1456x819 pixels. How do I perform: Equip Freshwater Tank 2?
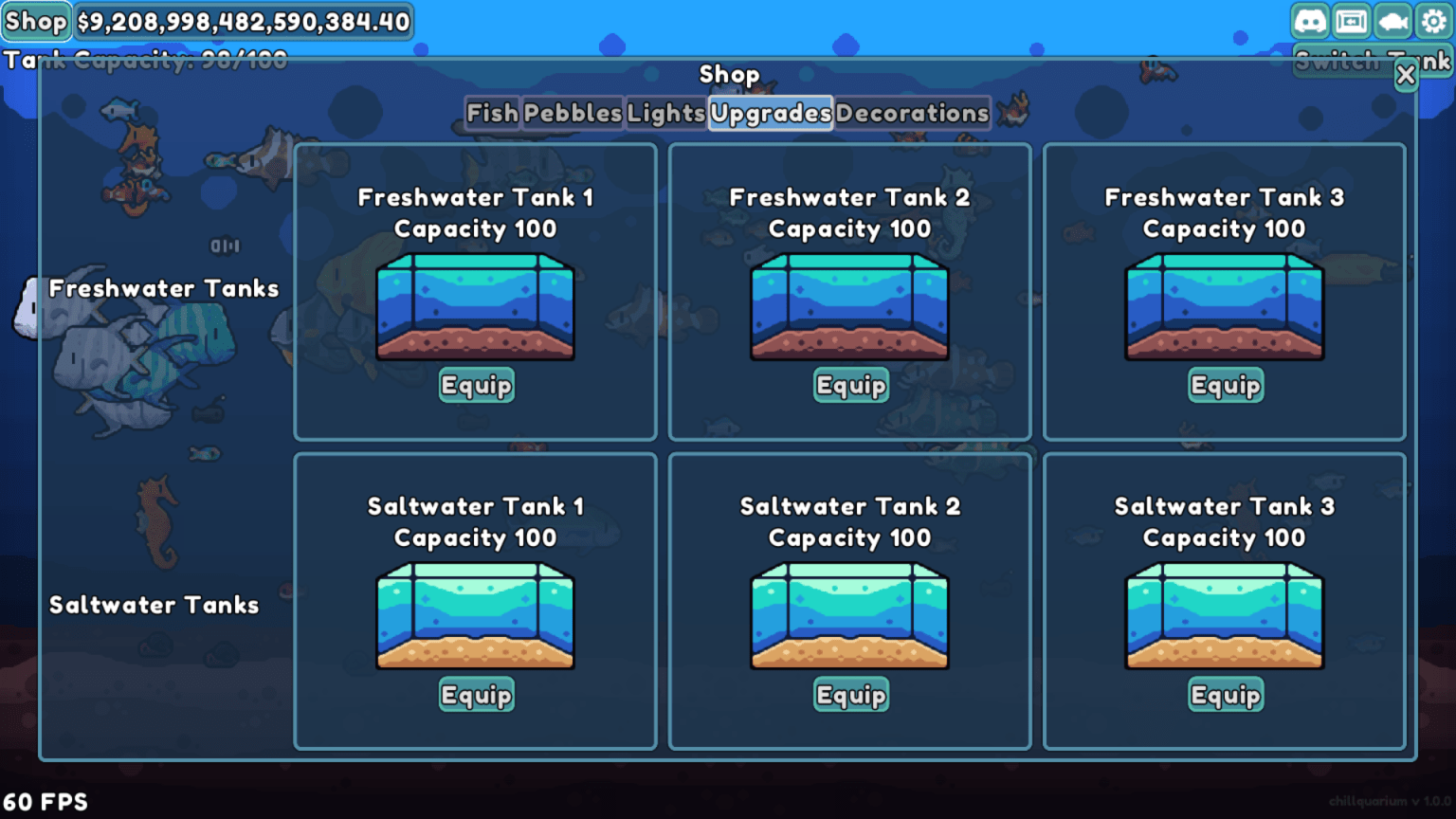pyautogui.click(x=850, y=385)
